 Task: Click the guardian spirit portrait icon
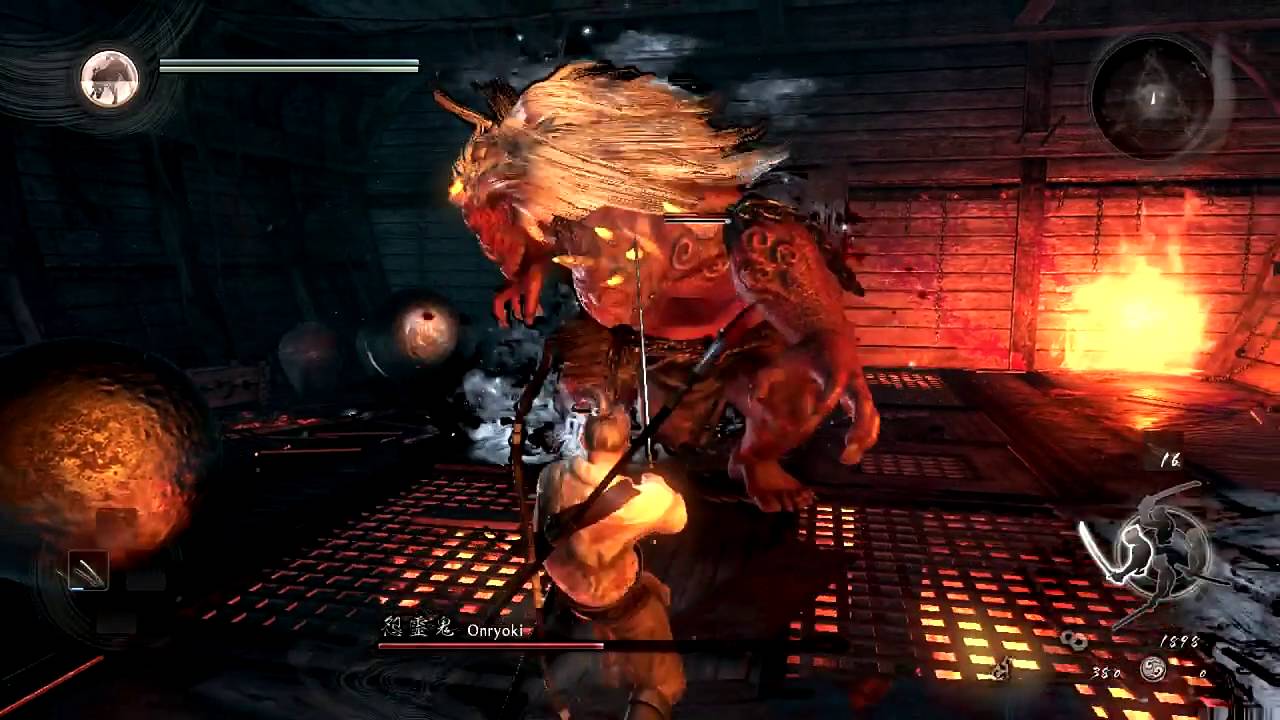(109, 78)
